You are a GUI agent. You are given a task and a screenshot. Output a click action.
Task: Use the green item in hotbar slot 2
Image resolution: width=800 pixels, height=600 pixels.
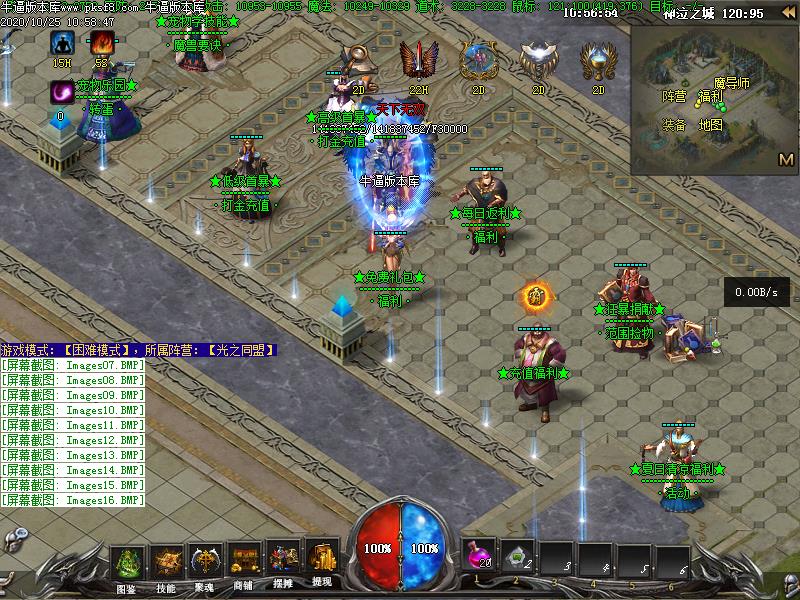pyautogui.click(x=516, y=558)
